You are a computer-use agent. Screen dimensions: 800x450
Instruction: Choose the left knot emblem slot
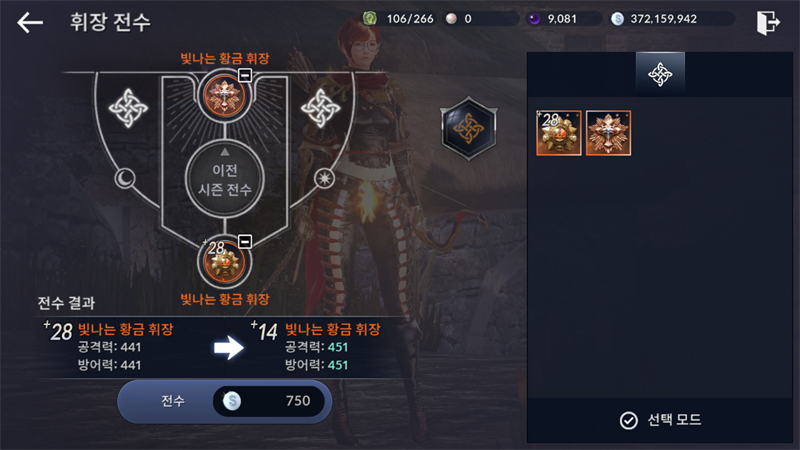(128, 106)
